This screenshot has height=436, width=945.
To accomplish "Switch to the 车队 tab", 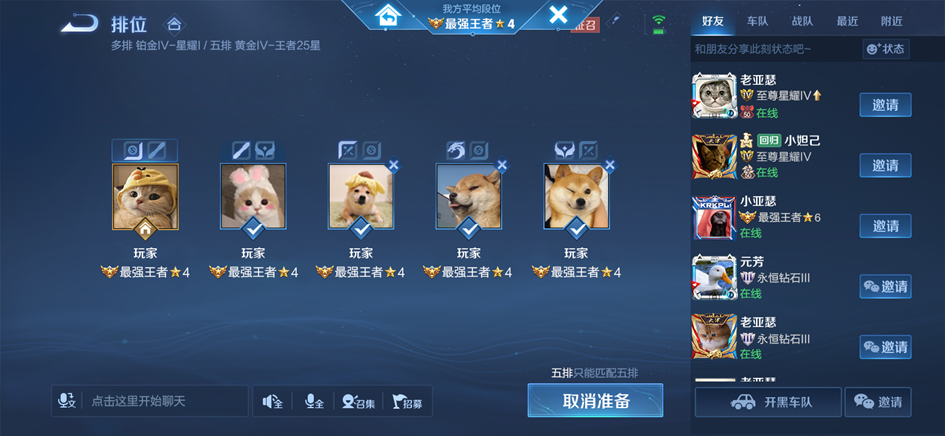I will pos(757,21).
